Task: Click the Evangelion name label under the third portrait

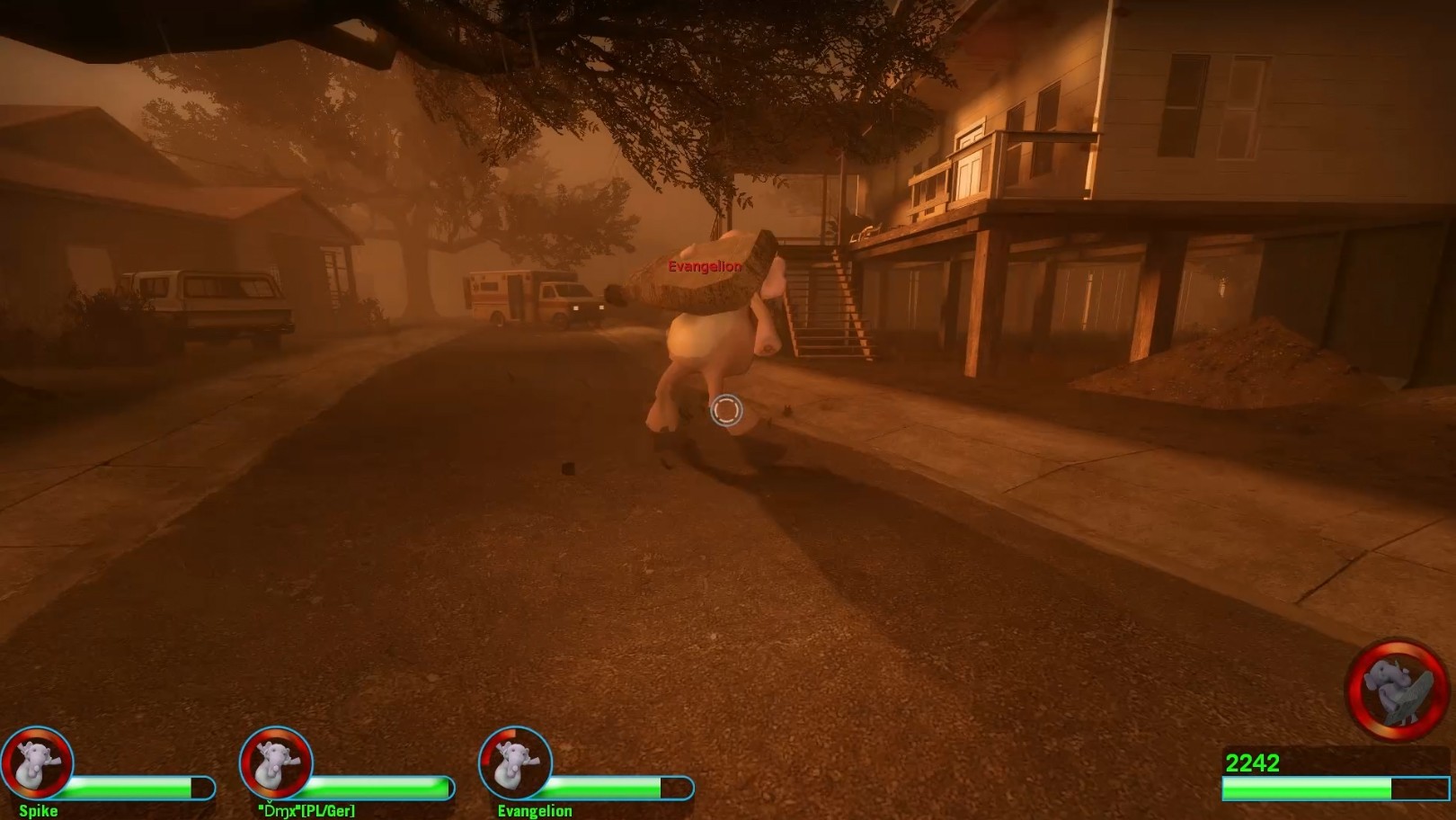Action: [x=536, y=810]
